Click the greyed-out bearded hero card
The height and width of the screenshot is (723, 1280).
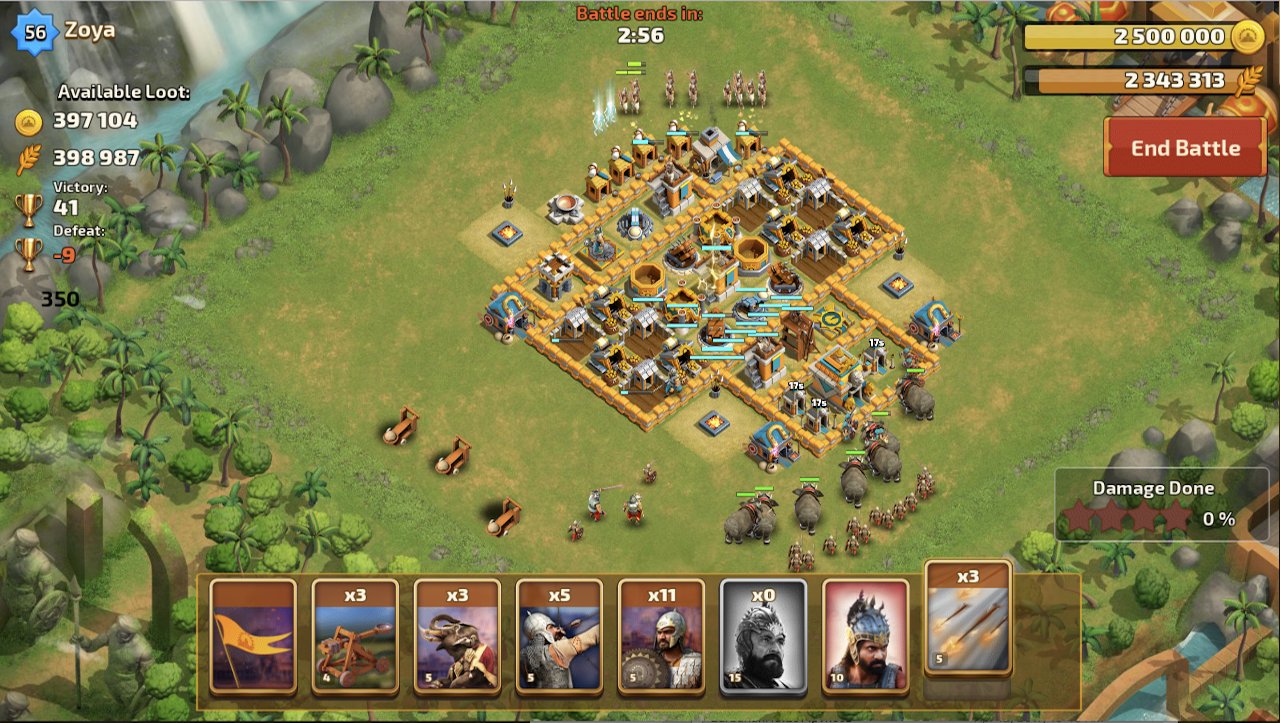pos(763,636)
